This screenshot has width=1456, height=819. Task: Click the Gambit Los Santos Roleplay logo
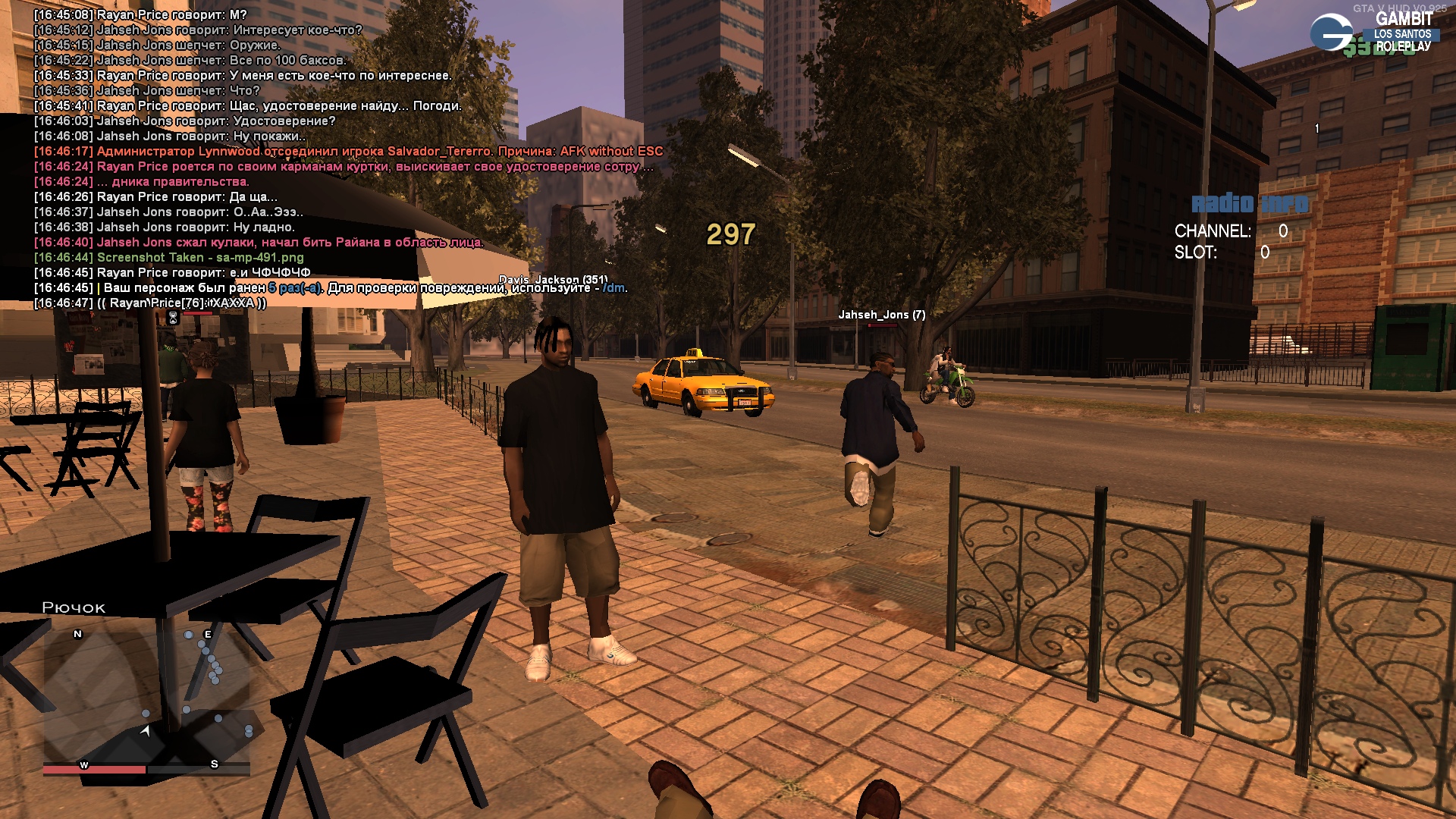coord(1374,32)
